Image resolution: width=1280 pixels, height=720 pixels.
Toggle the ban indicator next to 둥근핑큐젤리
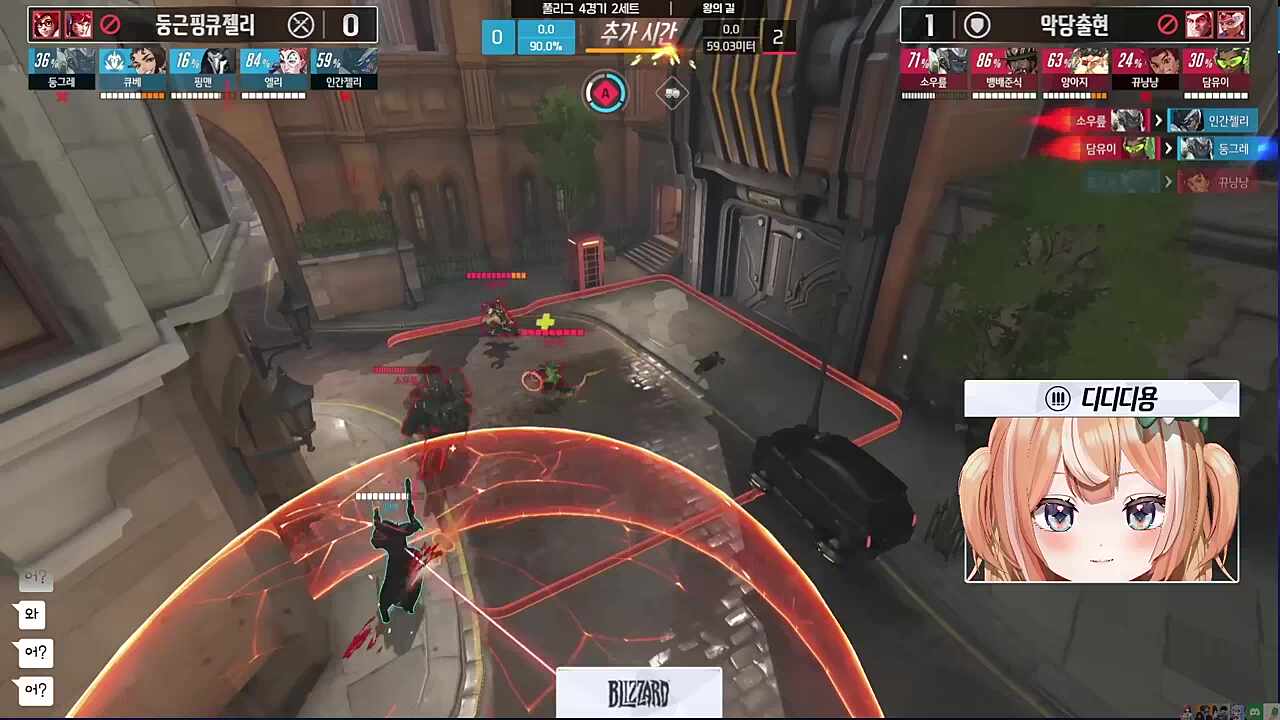point(110,25)
